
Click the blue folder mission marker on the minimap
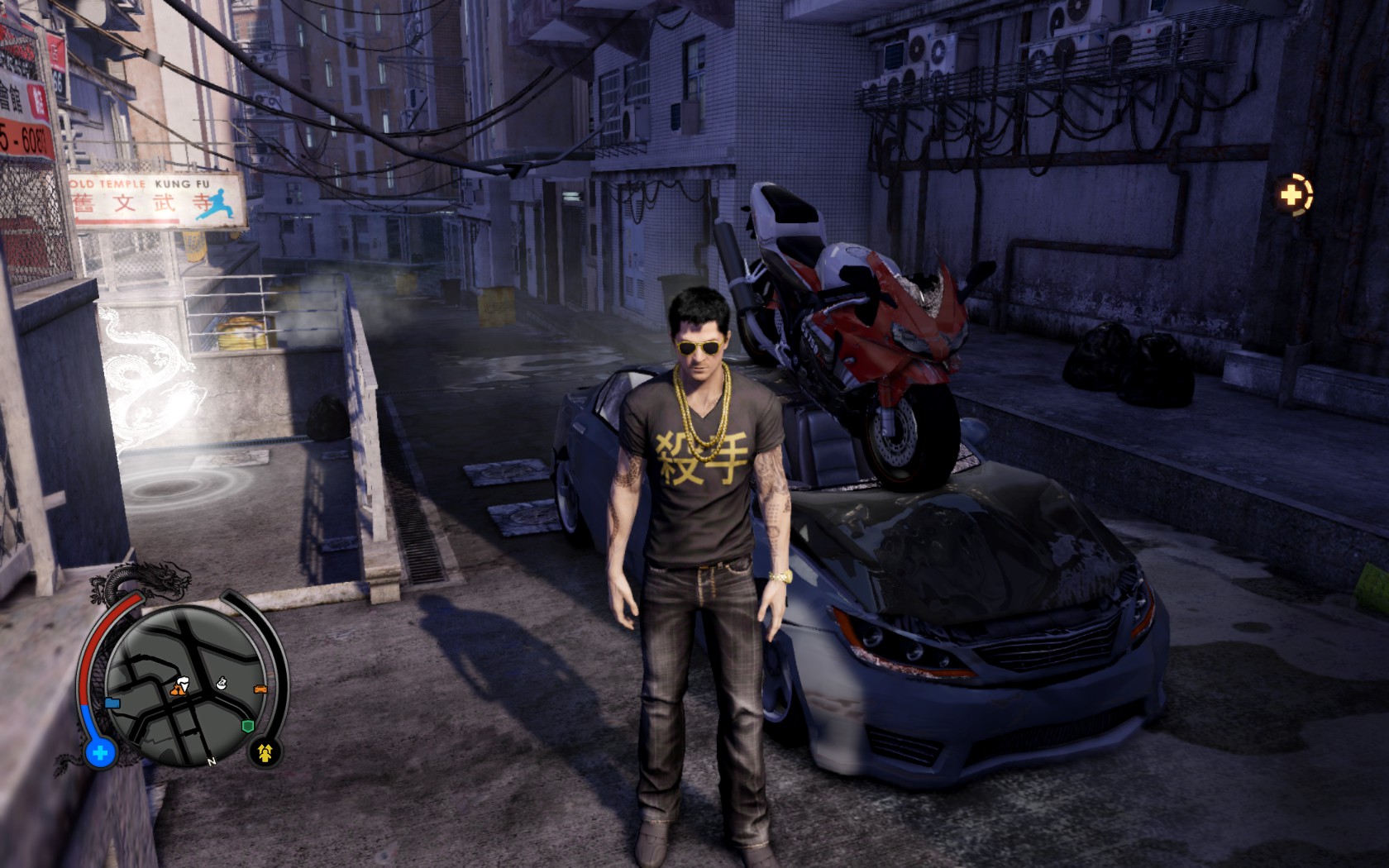(x=112, y=704)
